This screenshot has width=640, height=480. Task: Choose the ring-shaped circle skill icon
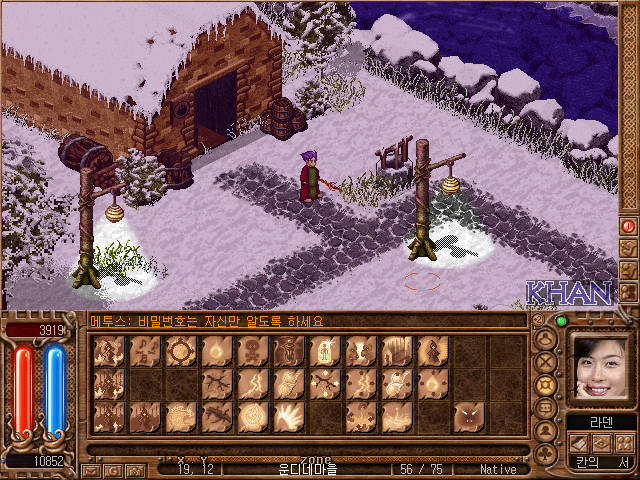point(181,351)
